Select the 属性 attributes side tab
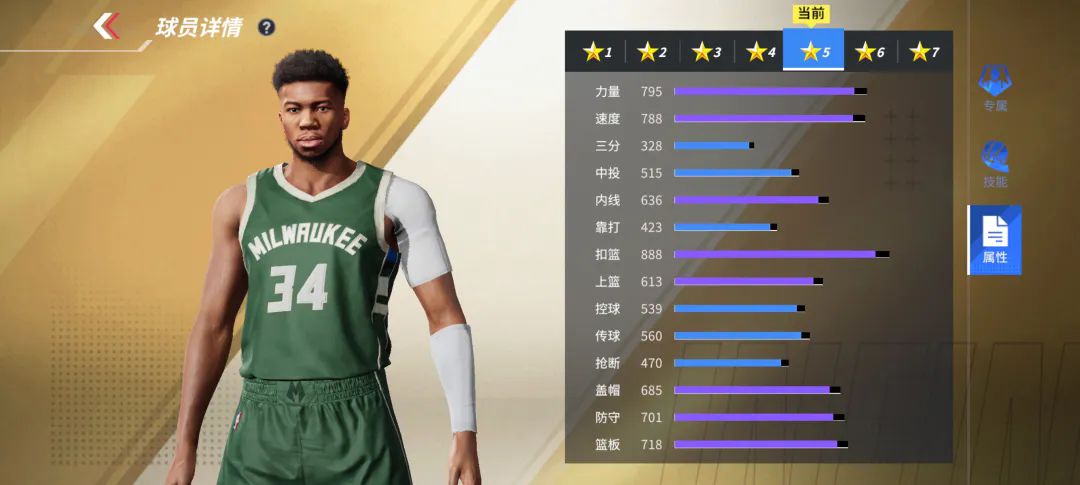The height and width of the screenshot is (485, 1080). (x=994, y=240)
